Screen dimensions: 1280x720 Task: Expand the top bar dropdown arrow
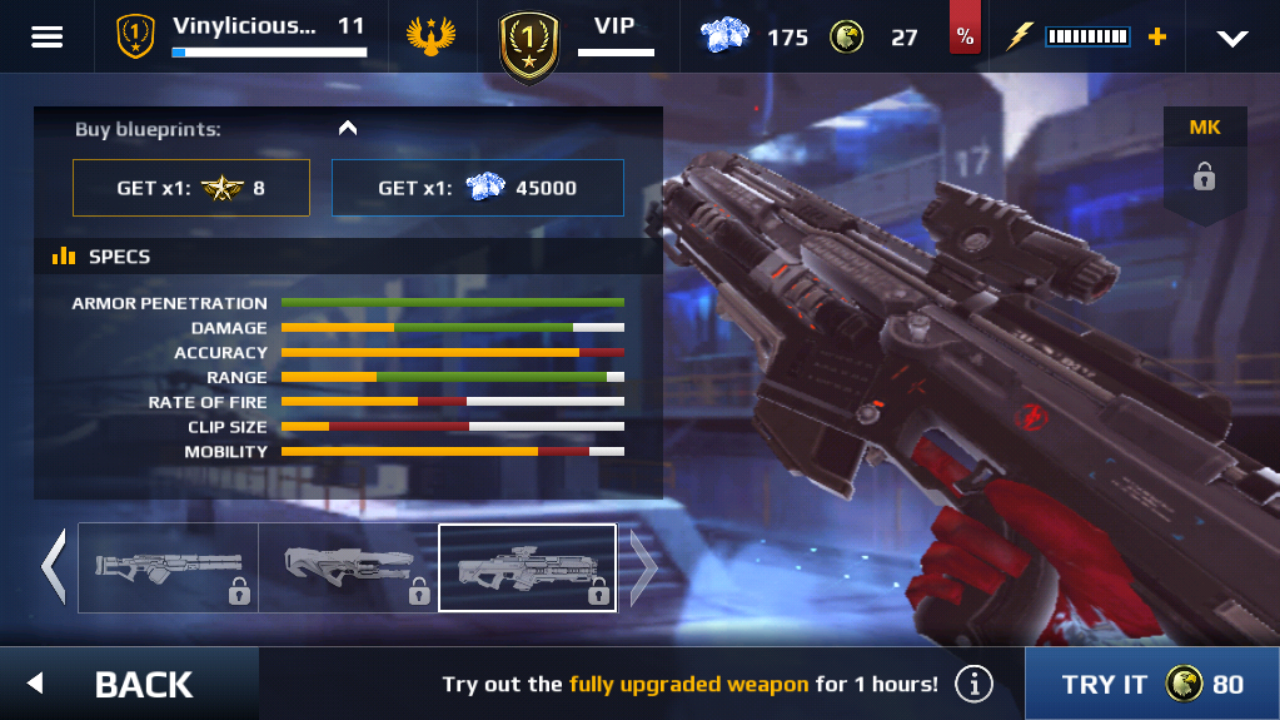point(1232,38)
